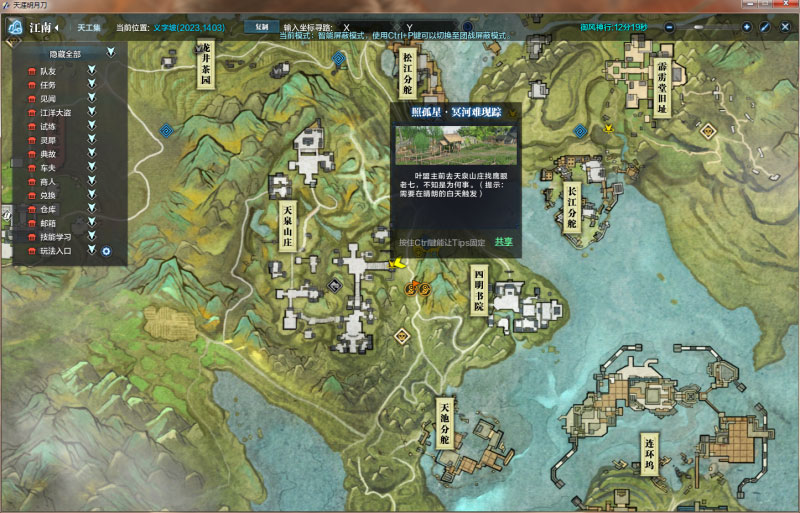
Task: Switch to the 天工集 tab
Action: pos(89,27)
